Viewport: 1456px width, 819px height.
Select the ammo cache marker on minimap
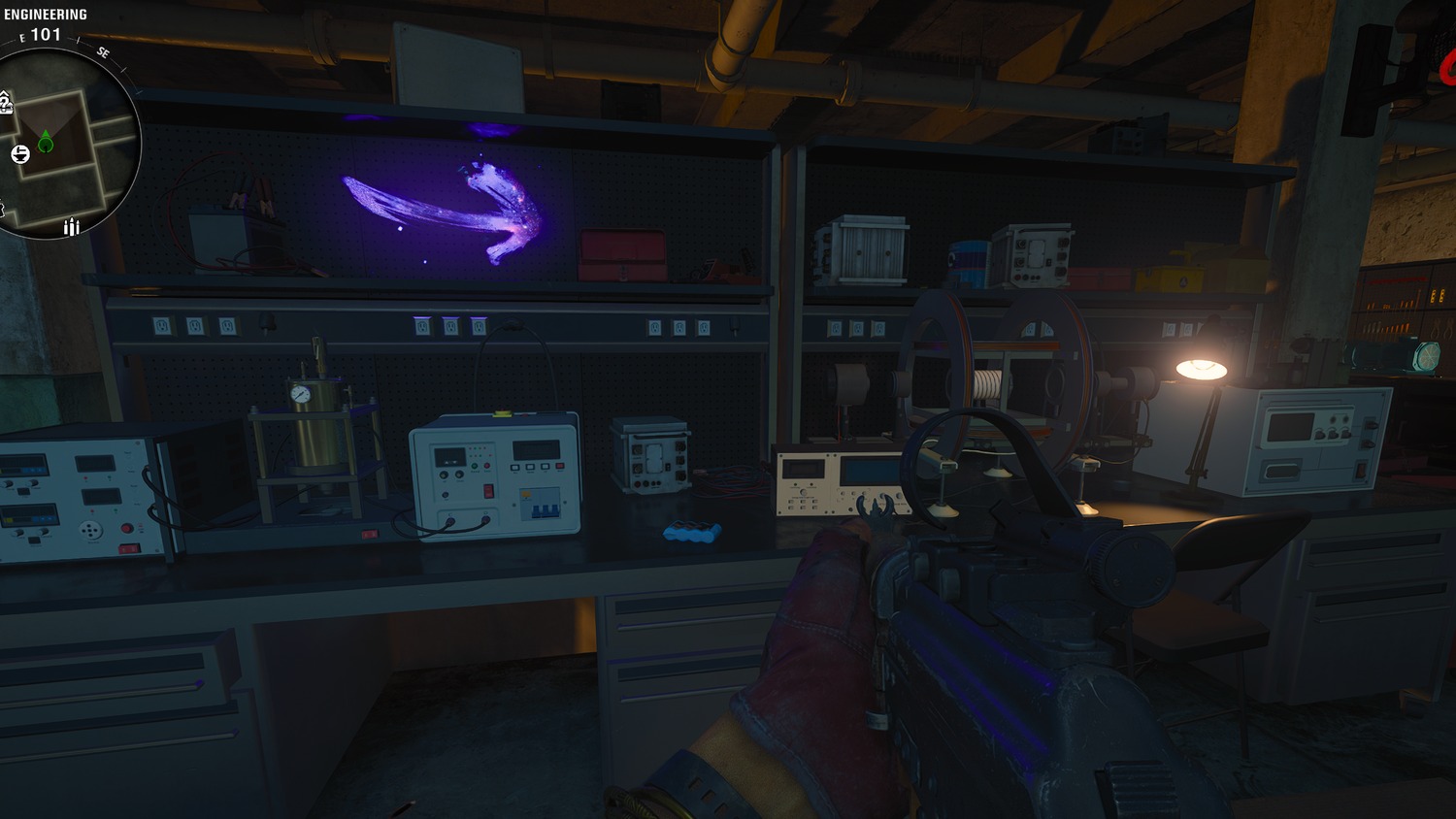(71, 227)
